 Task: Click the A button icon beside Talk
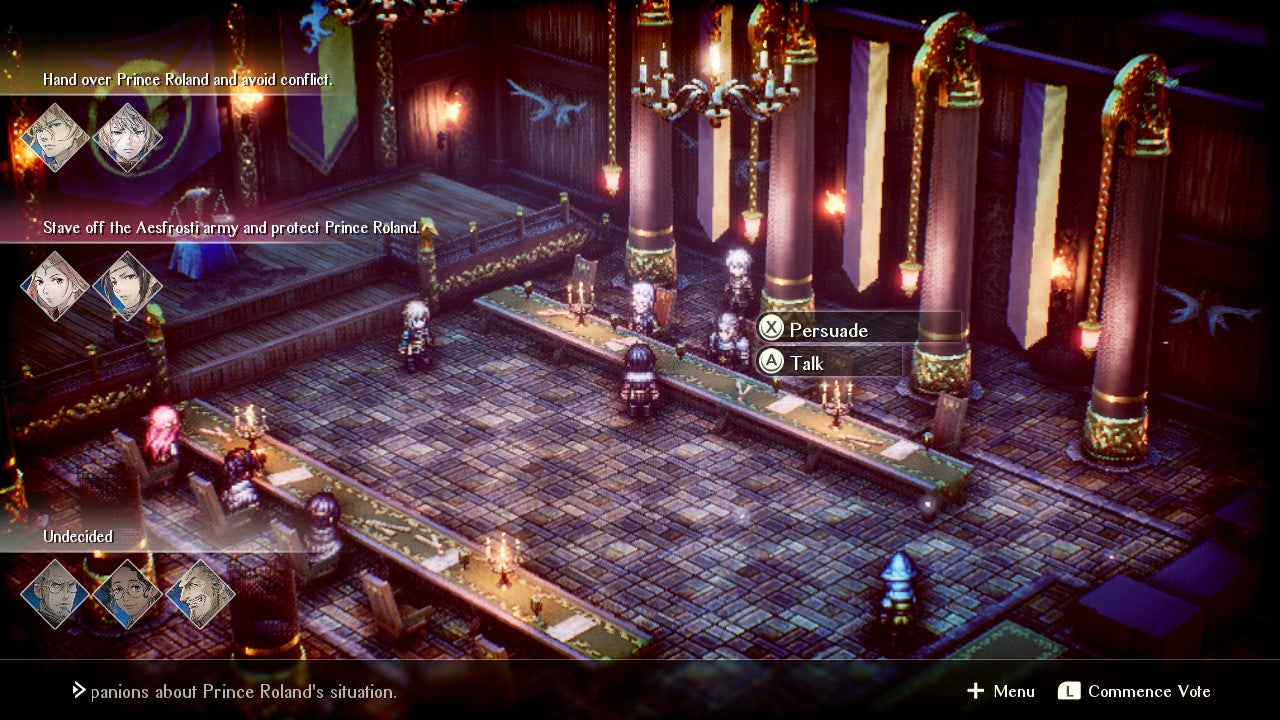pos(771,362)
